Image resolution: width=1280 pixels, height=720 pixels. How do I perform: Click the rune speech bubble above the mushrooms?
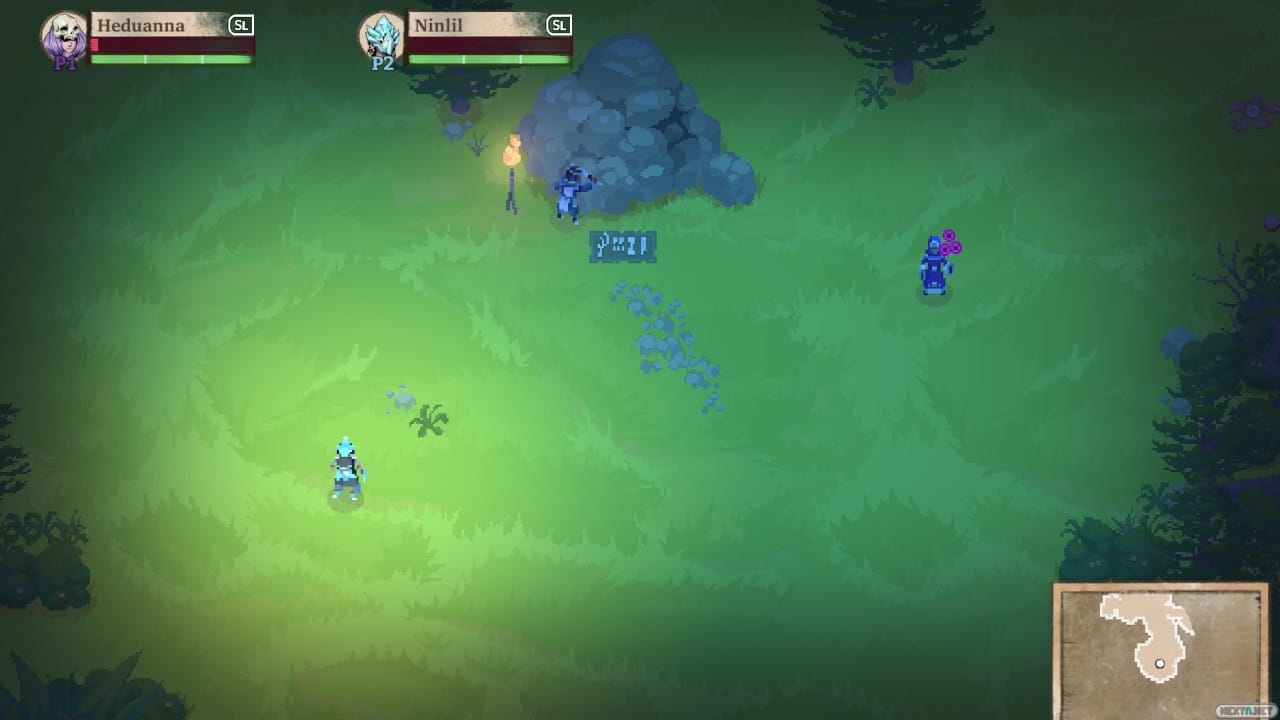tap(622, 245)
